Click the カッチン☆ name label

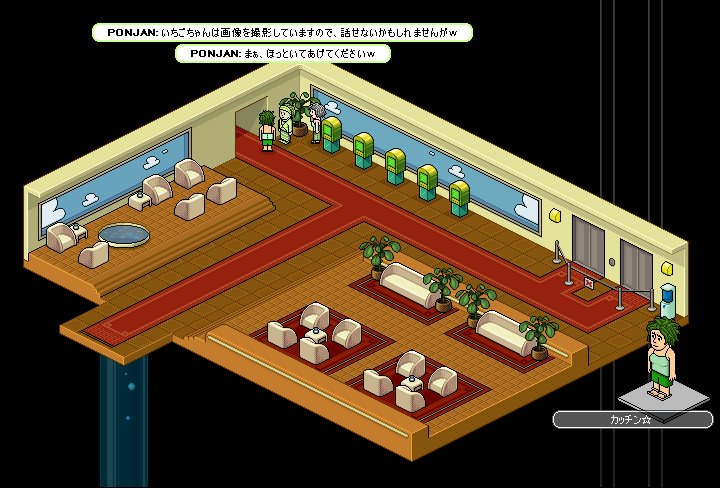(632, 420)
